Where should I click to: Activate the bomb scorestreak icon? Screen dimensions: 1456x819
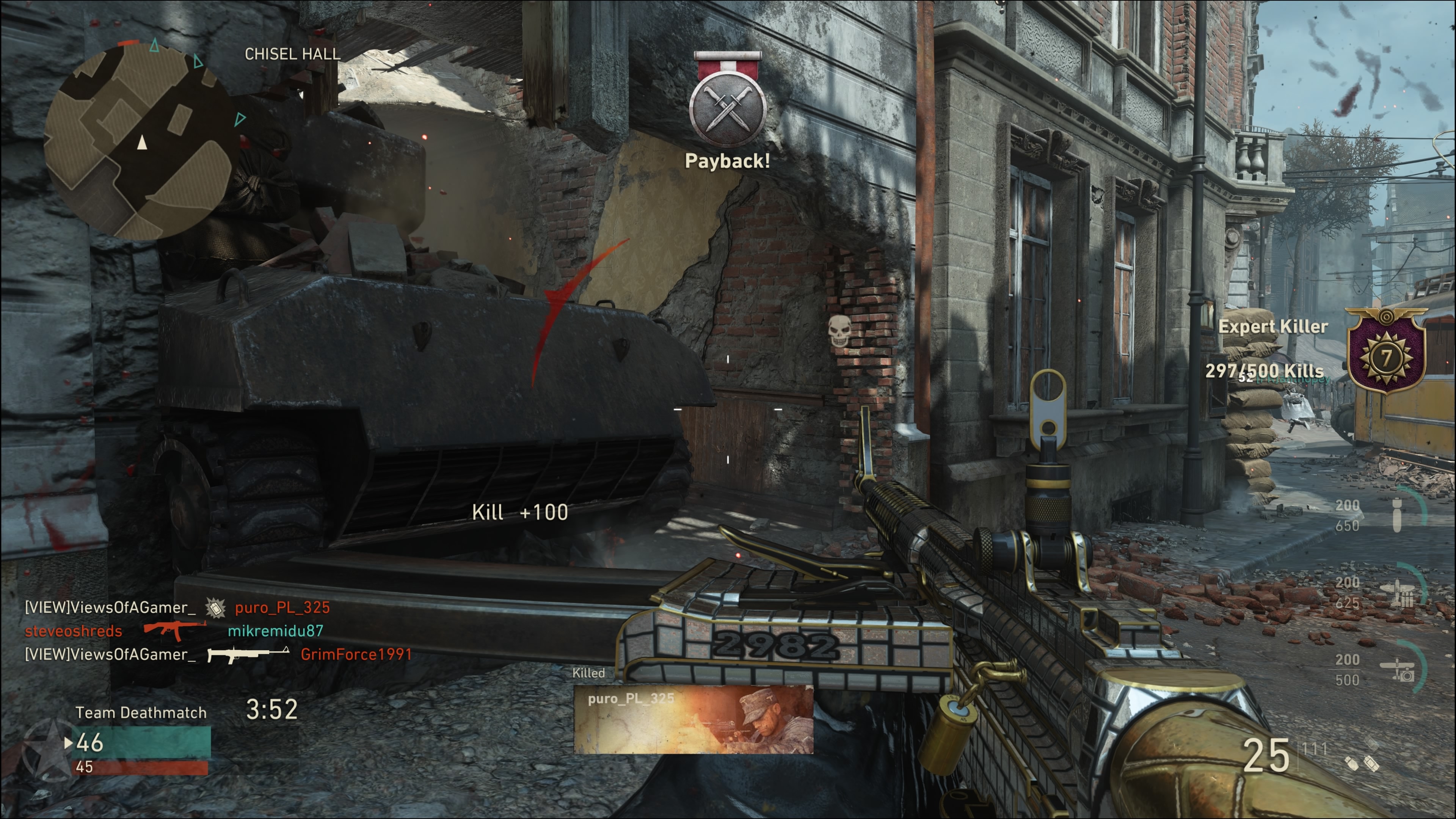pos(1397,515)
